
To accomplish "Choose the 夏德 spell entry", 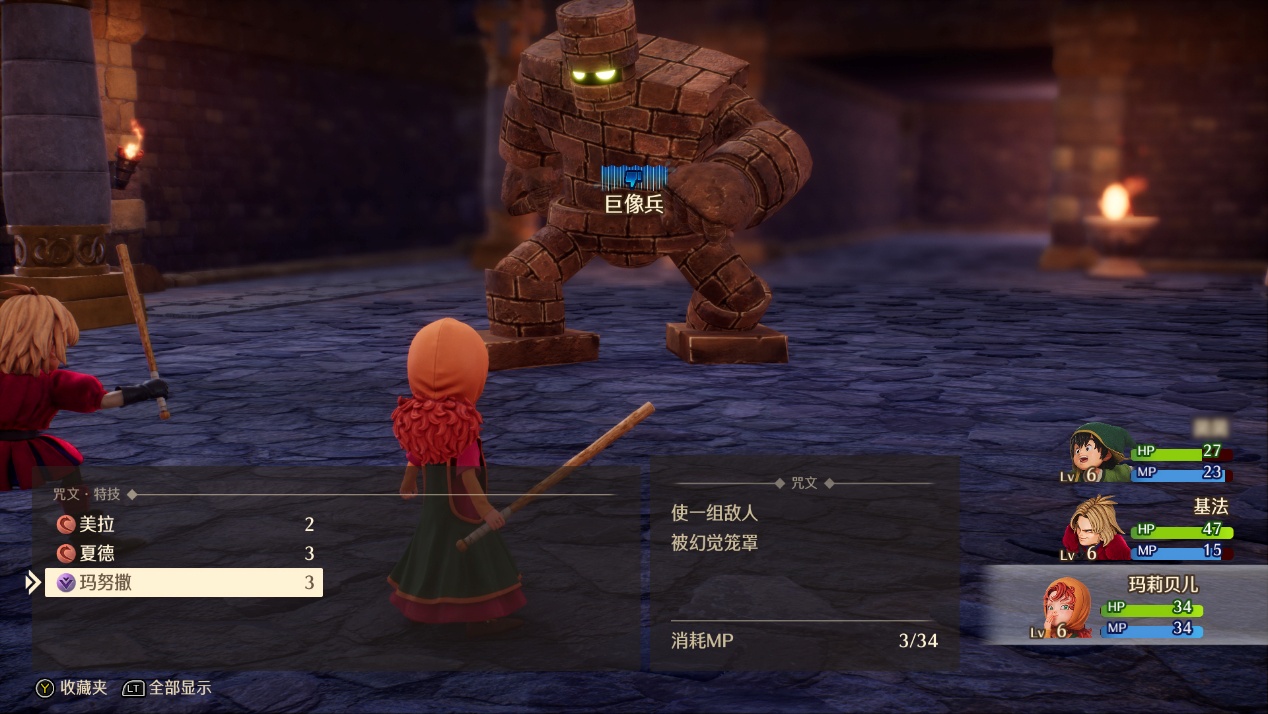I will tap(185, 553).
